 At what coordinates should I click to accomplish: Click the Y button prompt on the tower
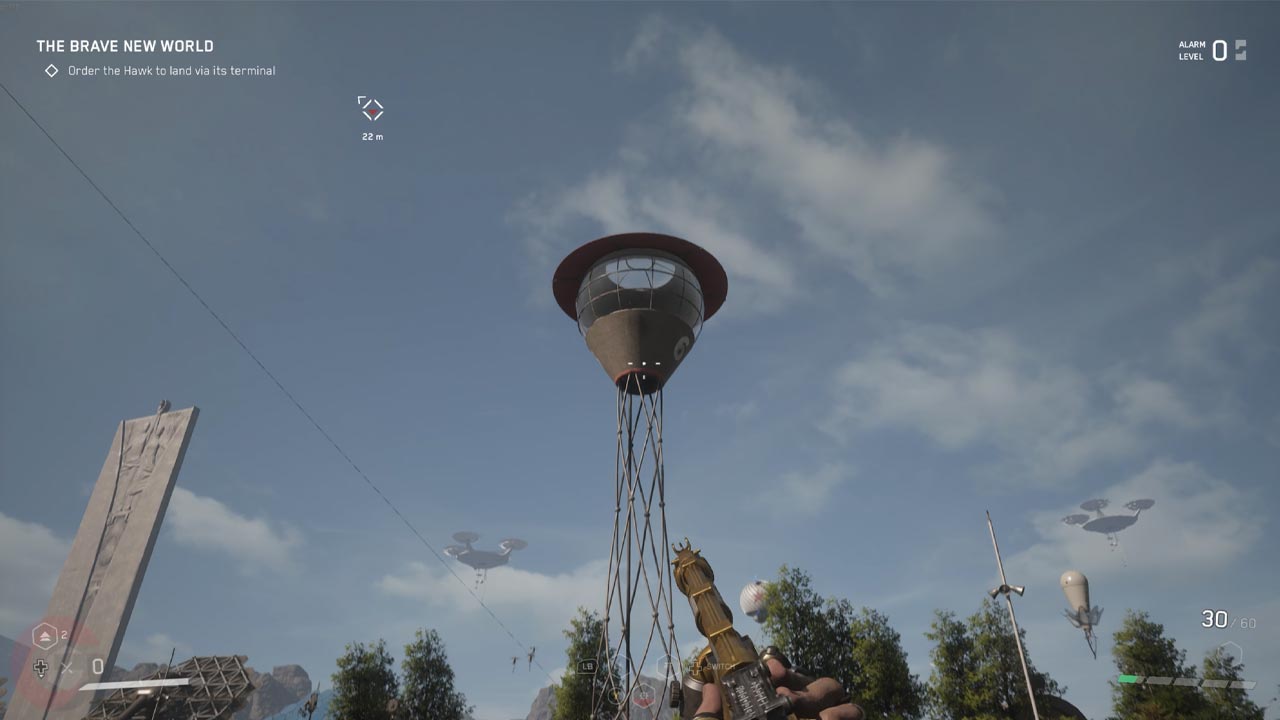[x=616, y=694]
